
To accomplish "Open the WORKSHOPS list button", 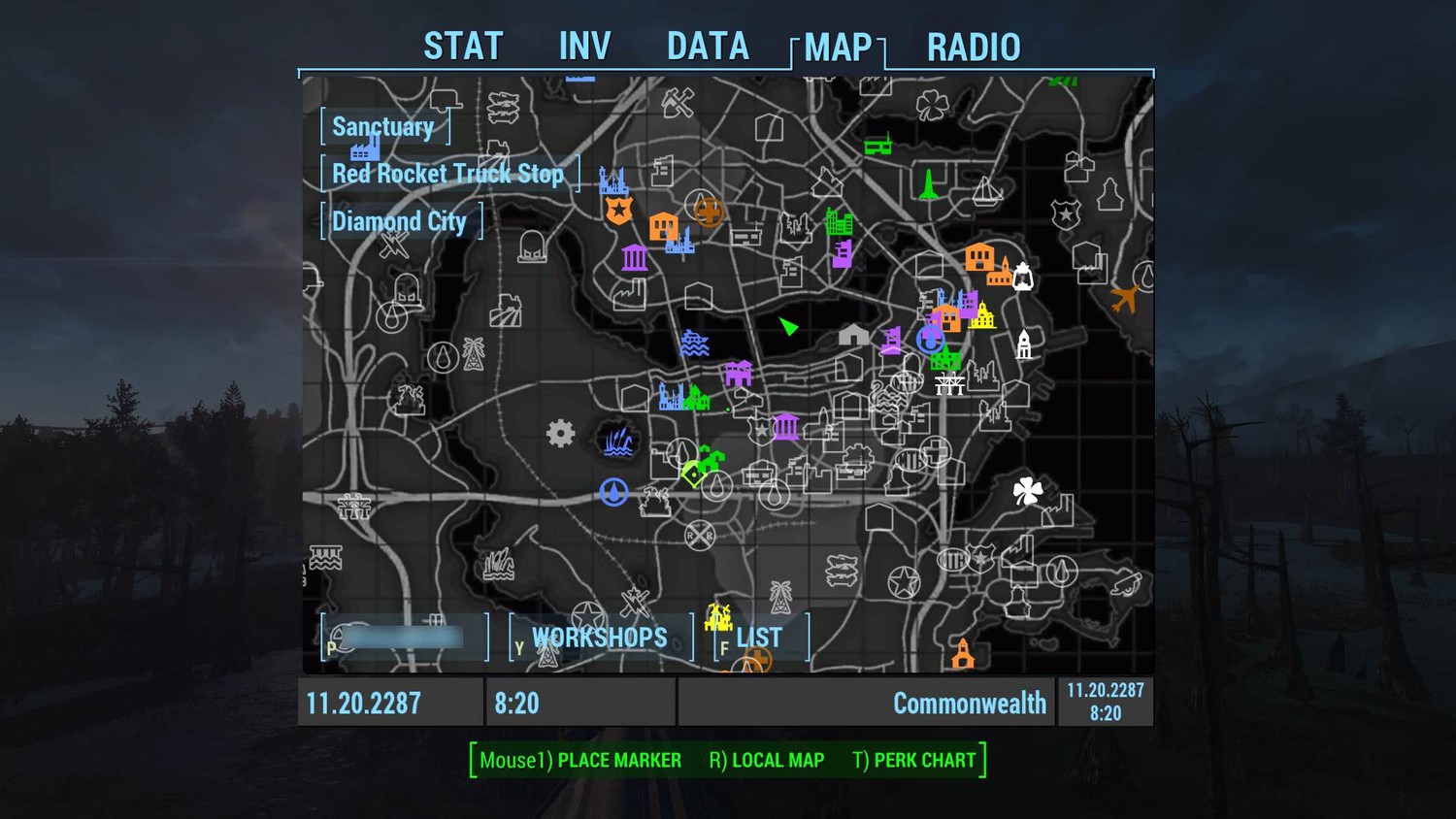I will [599, 638].
